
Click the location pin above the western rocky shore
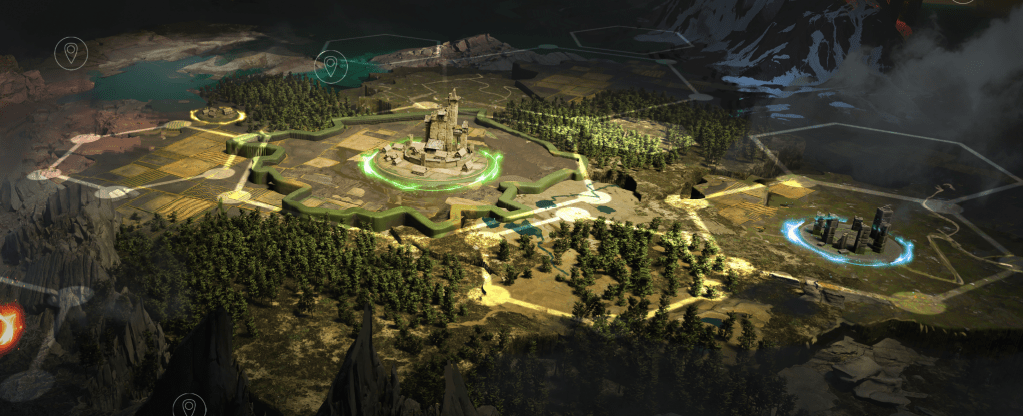[x=70, y=52]
